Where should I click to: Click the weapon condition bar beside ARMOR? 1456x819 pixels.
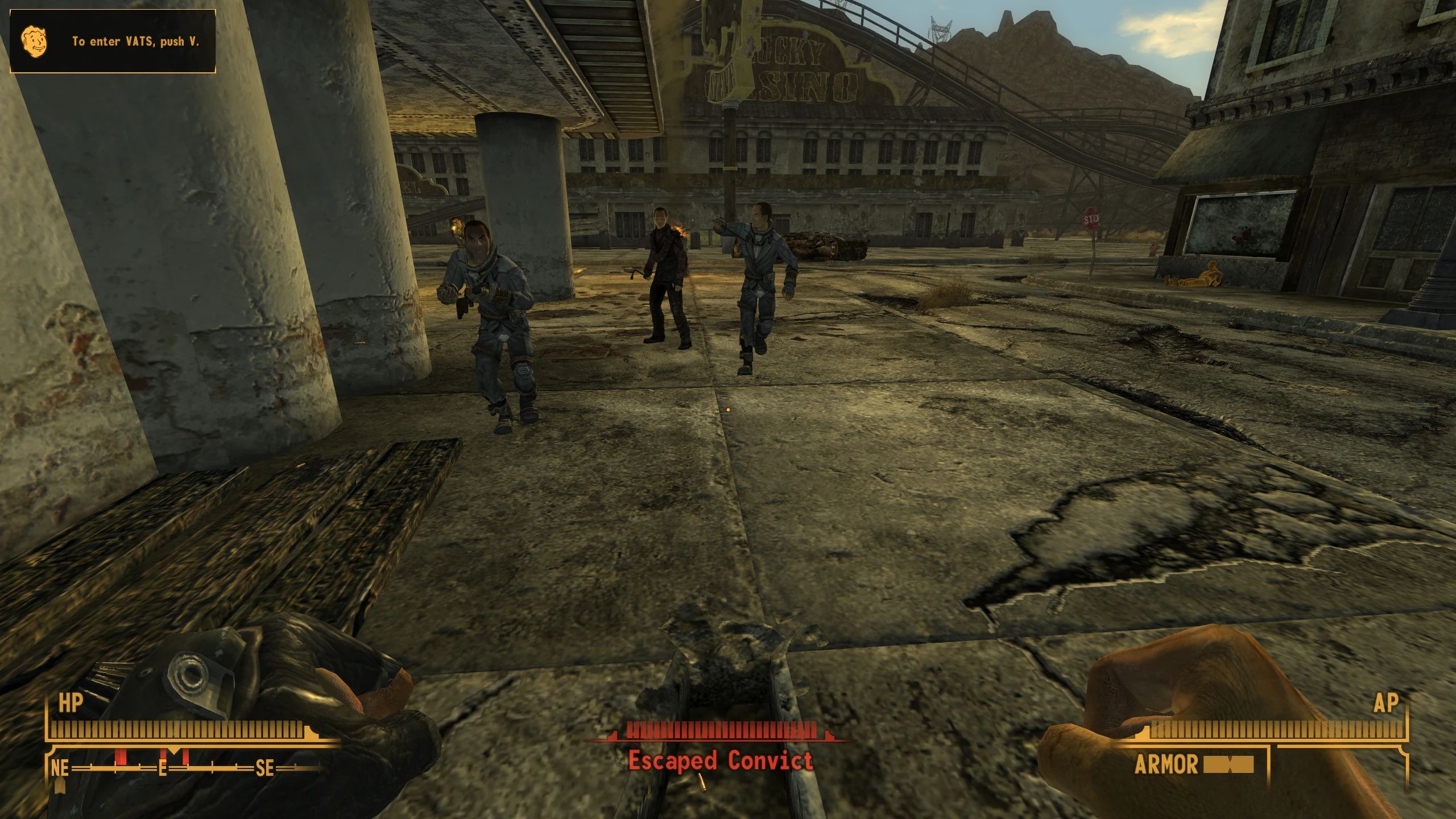[1228, 765]
